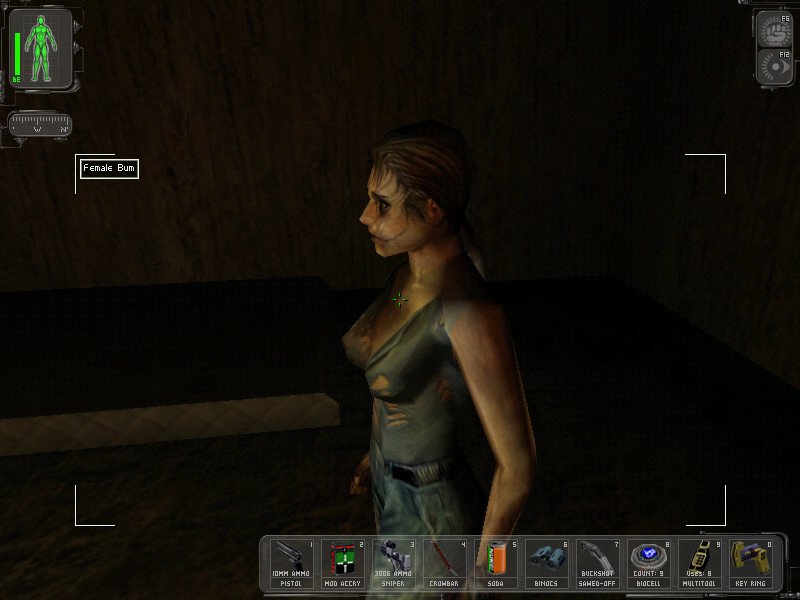
Task: Click the green body health display
Action: tap(42, 48)
